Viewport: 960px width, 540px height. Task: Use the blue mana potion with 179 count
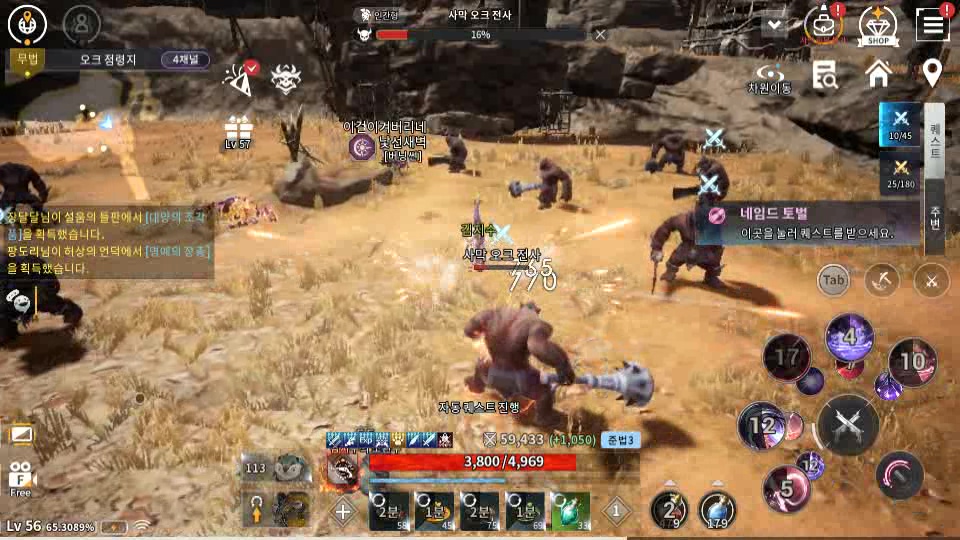point(717,510)
